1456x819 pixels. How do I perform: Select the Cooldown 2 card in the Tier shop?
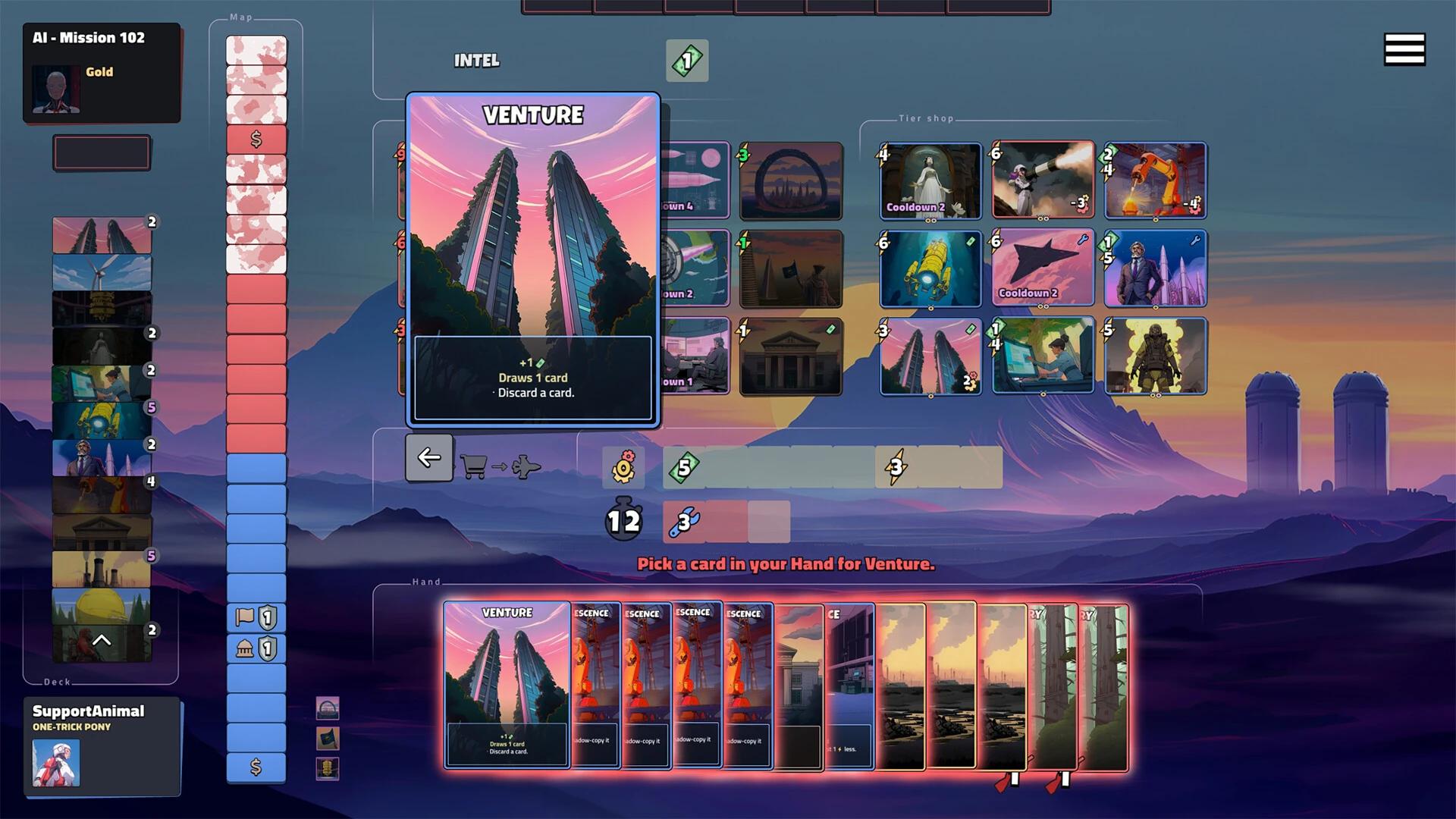[930, 181]
